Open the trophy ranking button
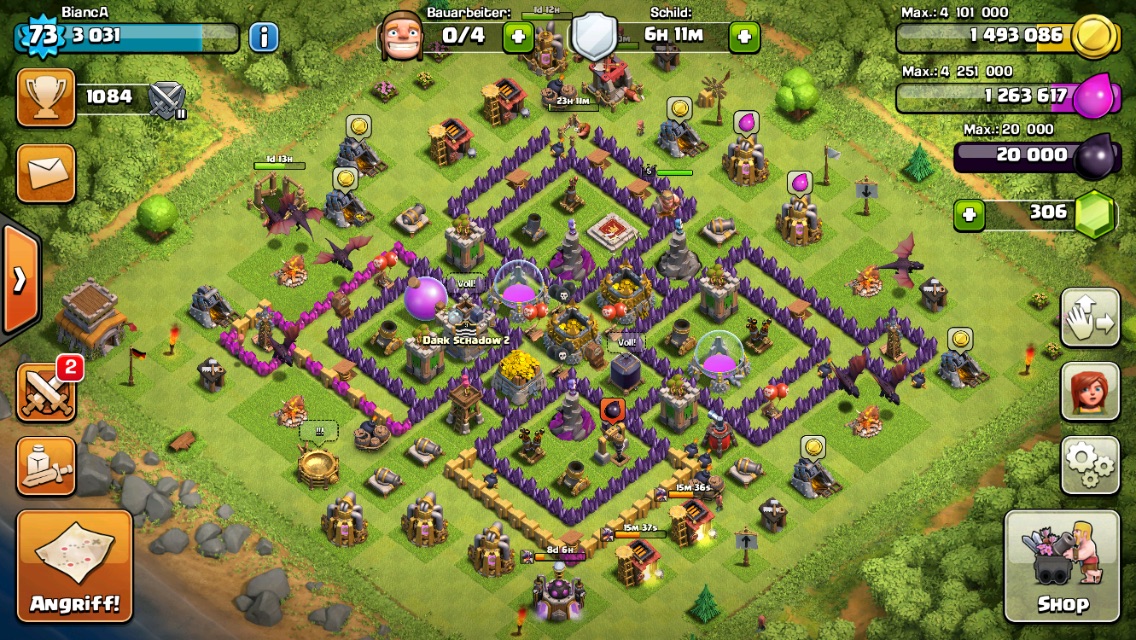The image size is (1136, 640). pos(46,97)
